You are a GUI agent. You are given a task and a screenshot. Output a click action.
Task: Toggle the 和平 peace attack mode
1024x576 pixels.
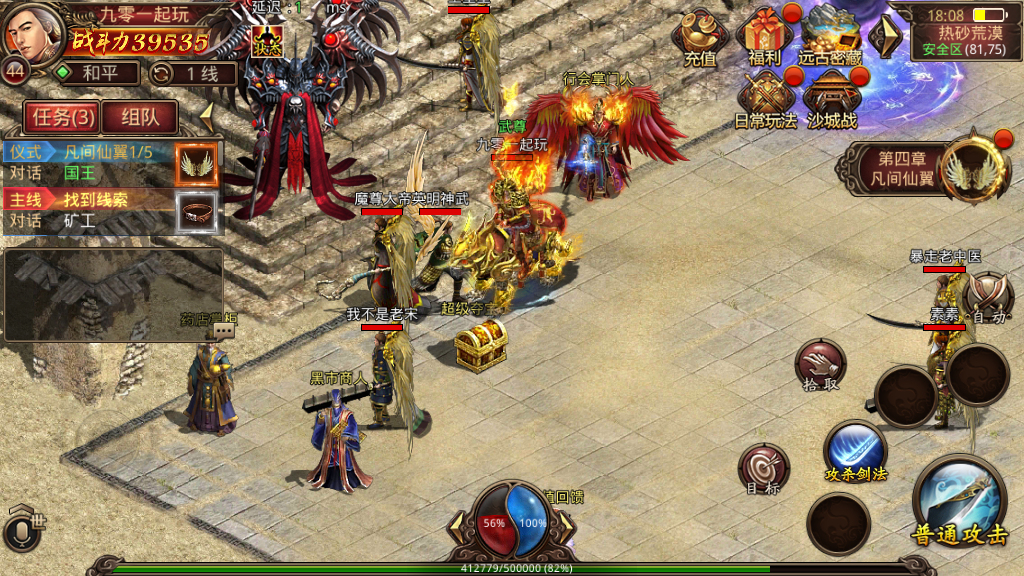(96, 73)
